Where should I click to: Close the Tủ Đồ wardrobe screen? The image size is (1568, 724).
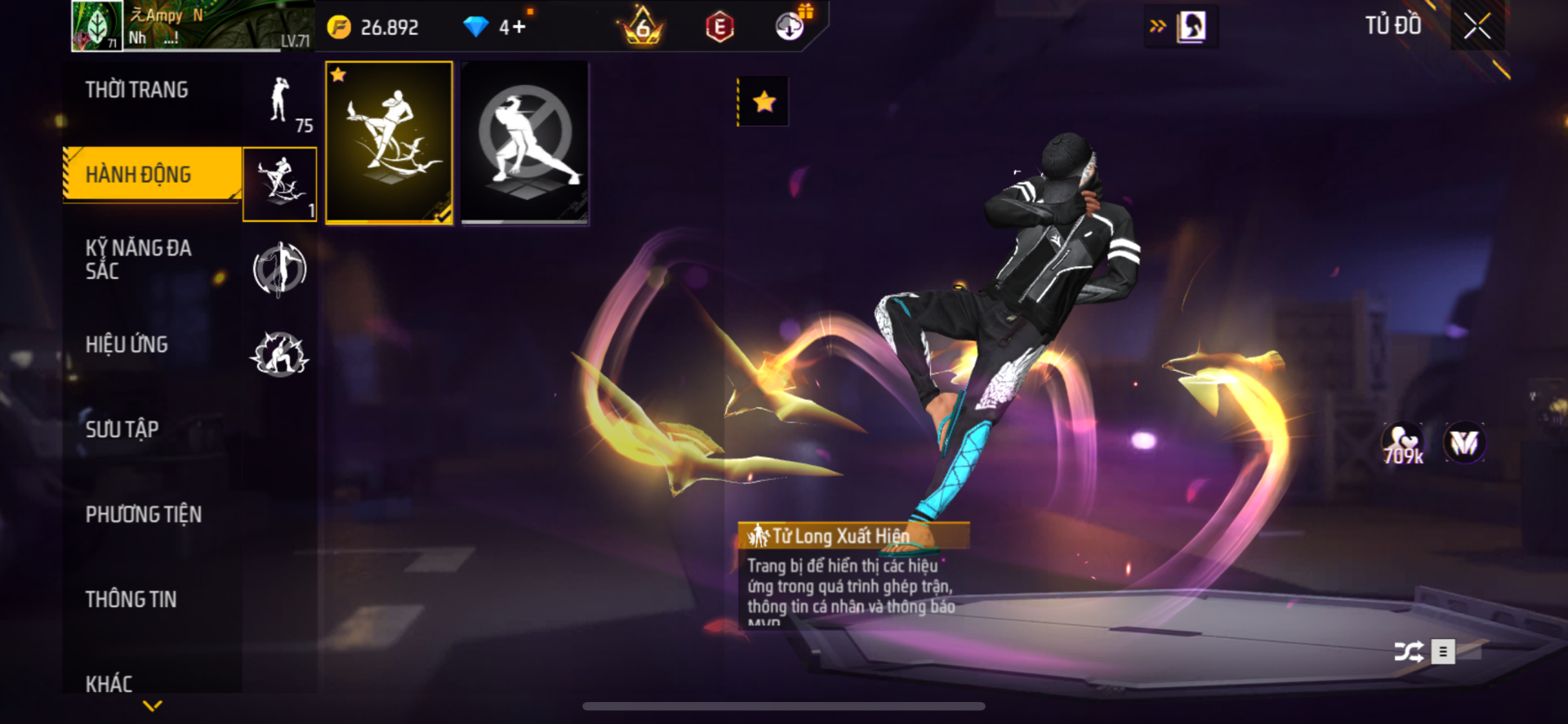click(1477, 26)
